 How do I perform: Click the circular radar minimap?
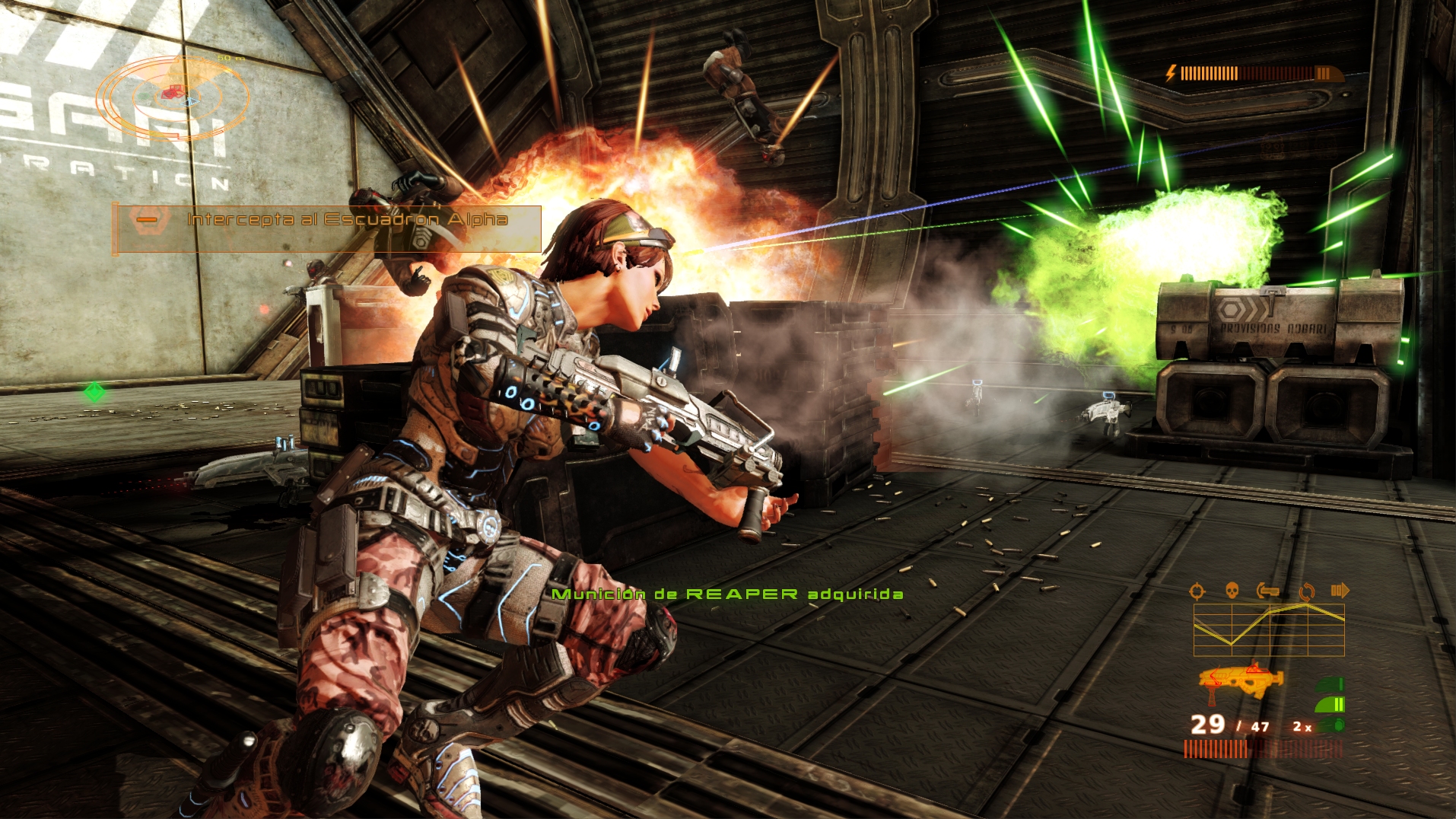(x=173, y=97)
